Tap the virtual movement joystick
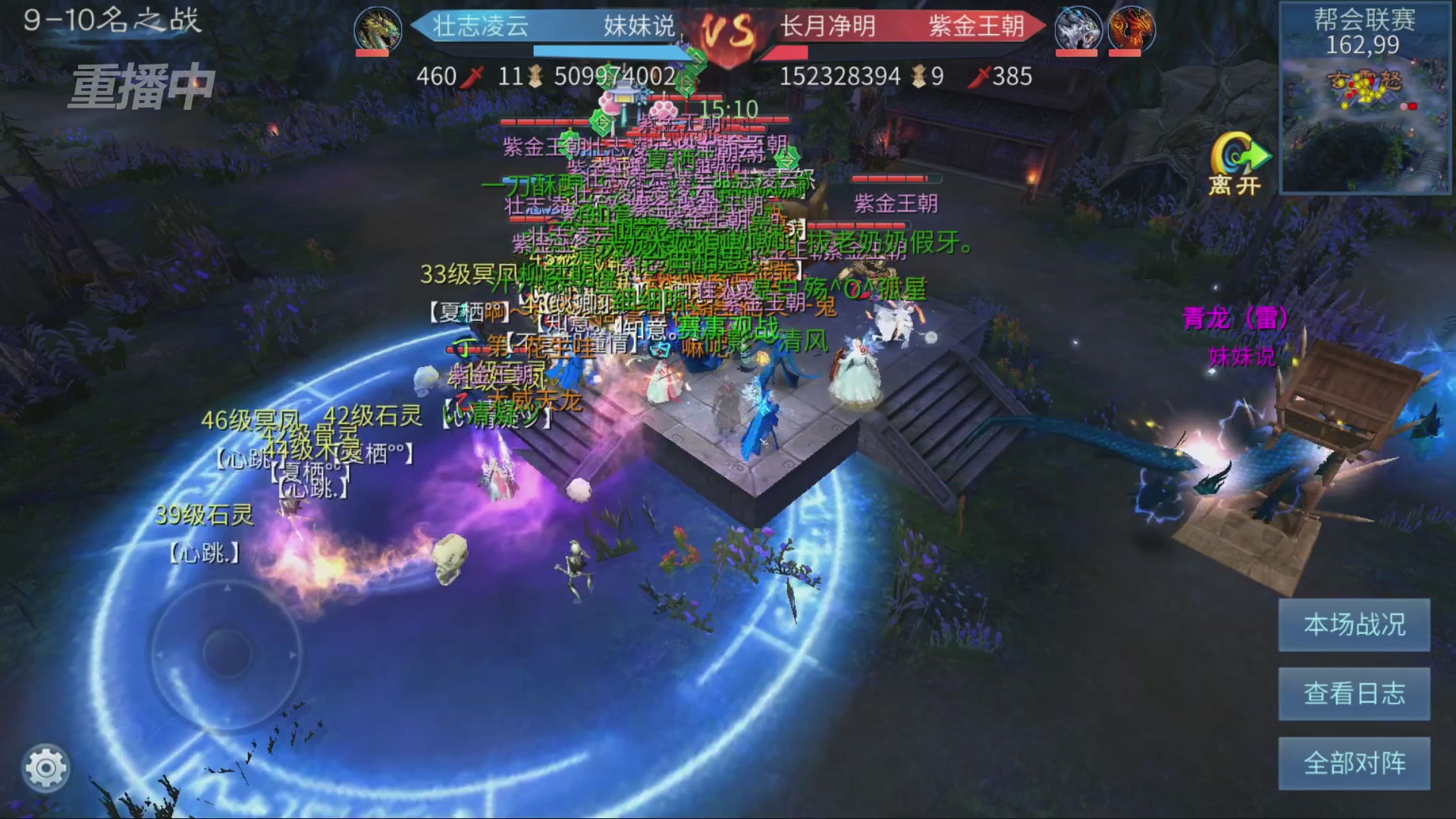 [x=227, y=652]
